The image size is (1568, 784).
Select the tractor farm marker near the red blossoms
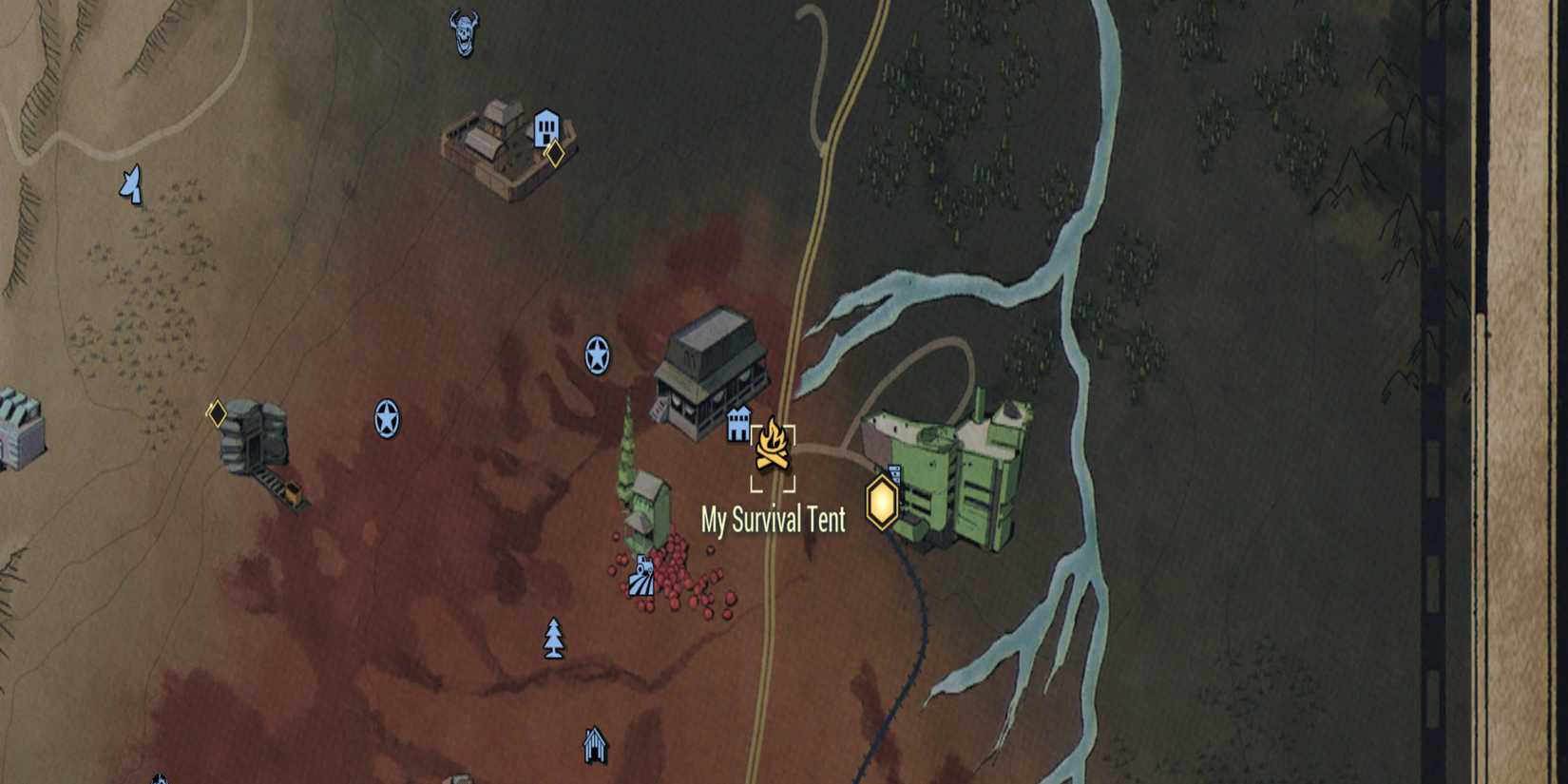tap(643, 575)
